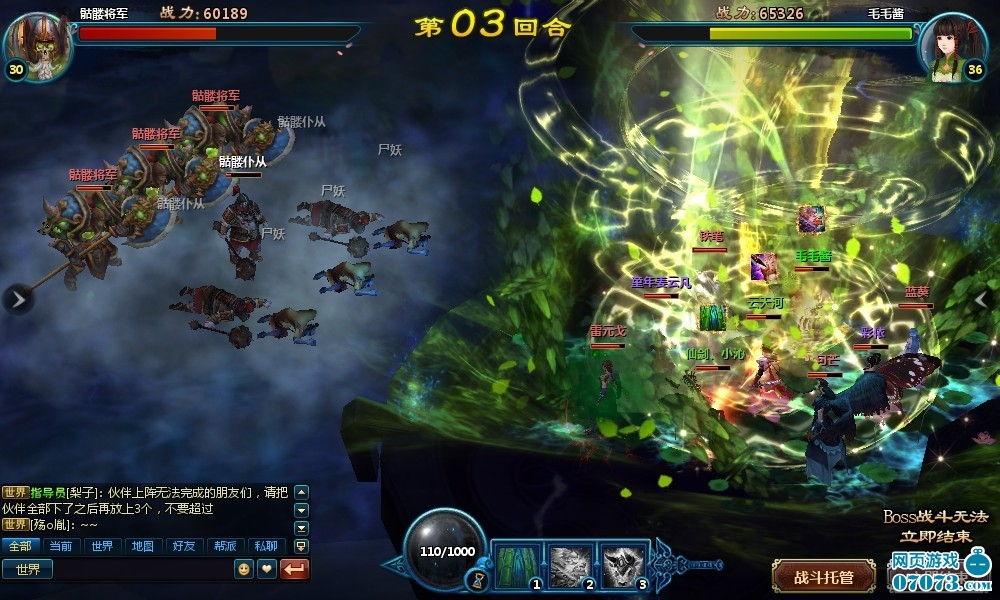Open the smiley emoji picker
1000x600 pixels.
pos(243,569)
